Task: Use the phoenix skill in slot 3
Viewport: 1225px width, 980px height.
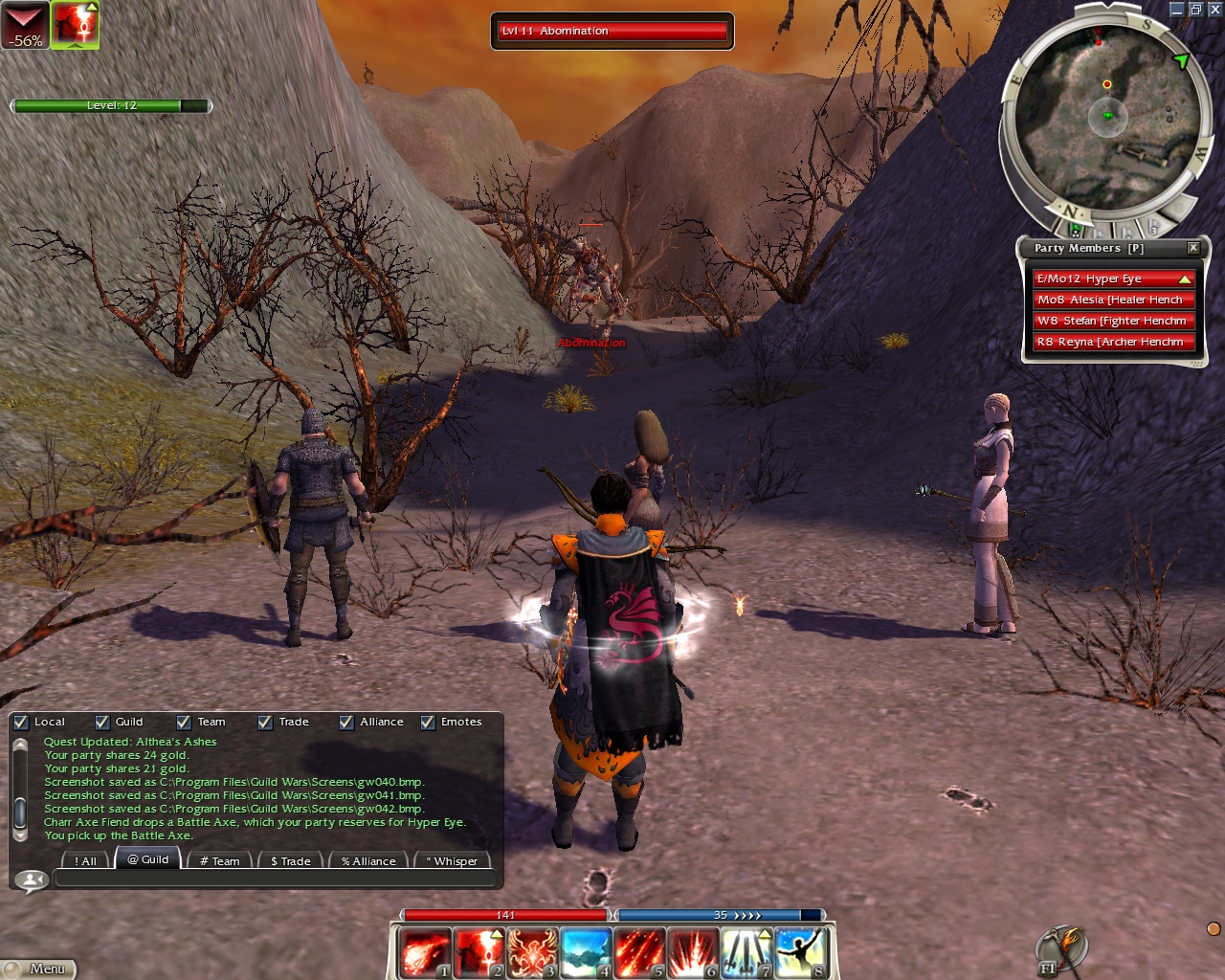Action: point(531,952)
